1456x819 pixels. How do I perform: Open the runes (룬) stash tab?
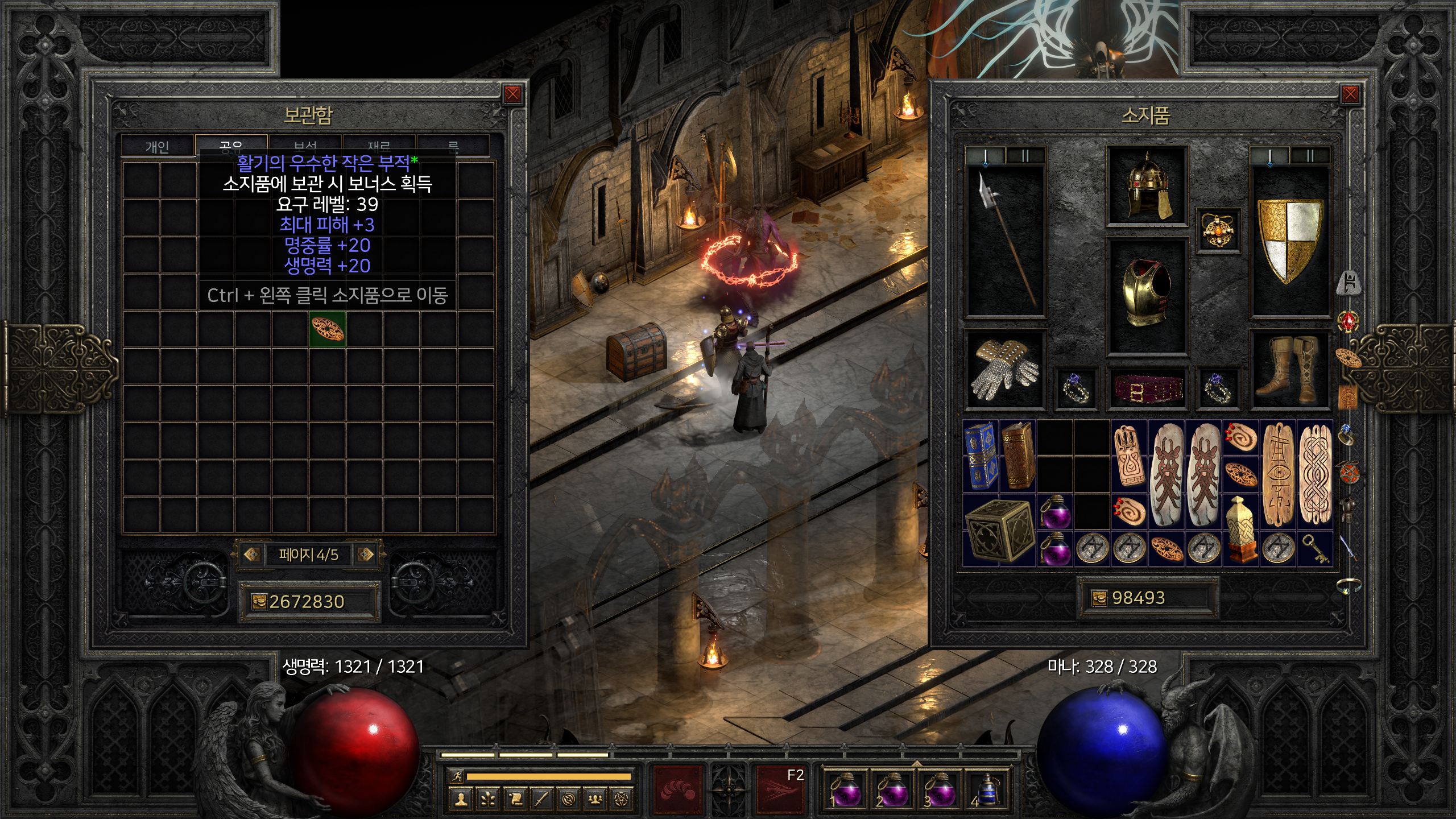[453, 147]
